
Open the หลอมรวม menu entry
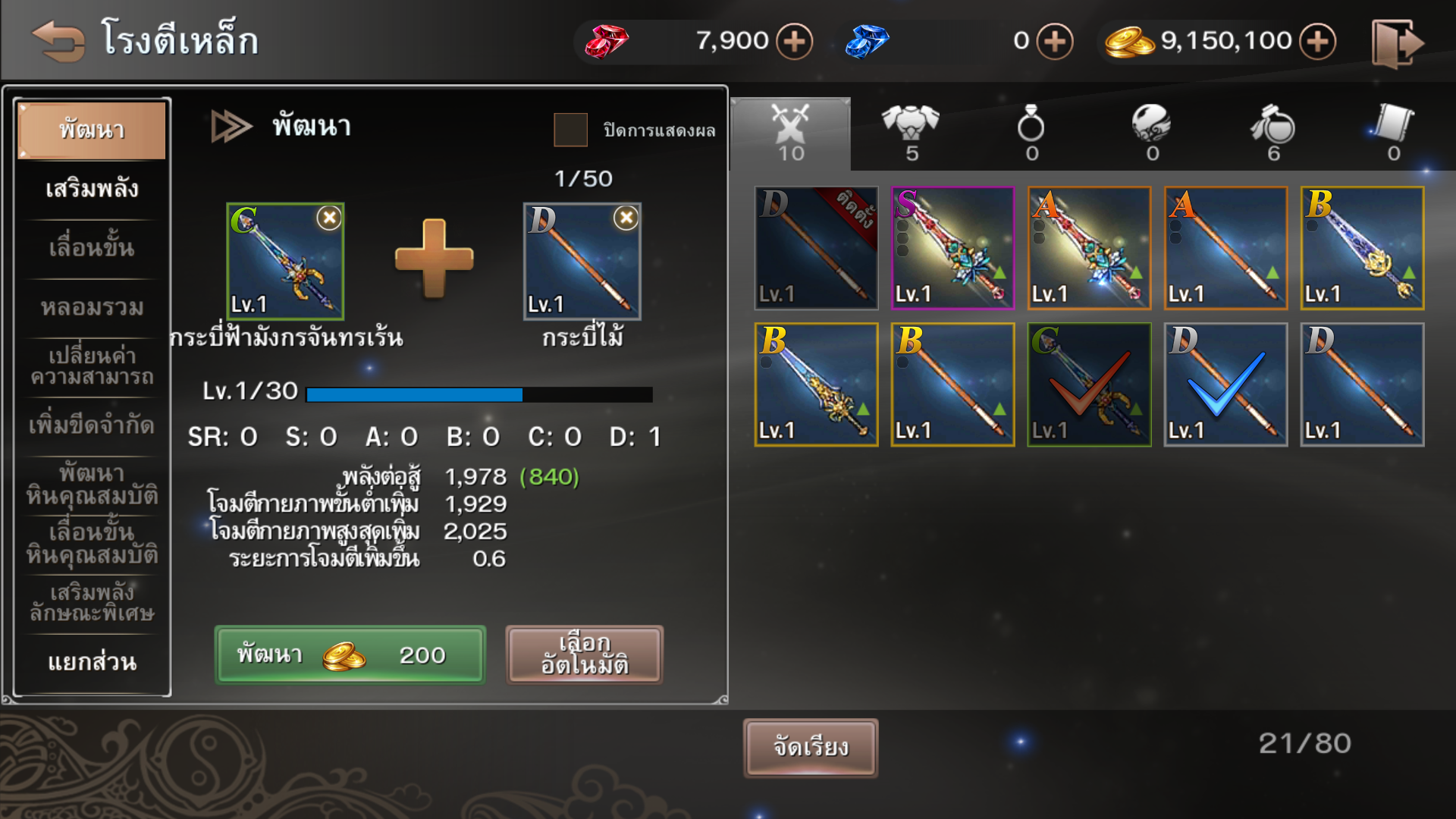(92, 307)
